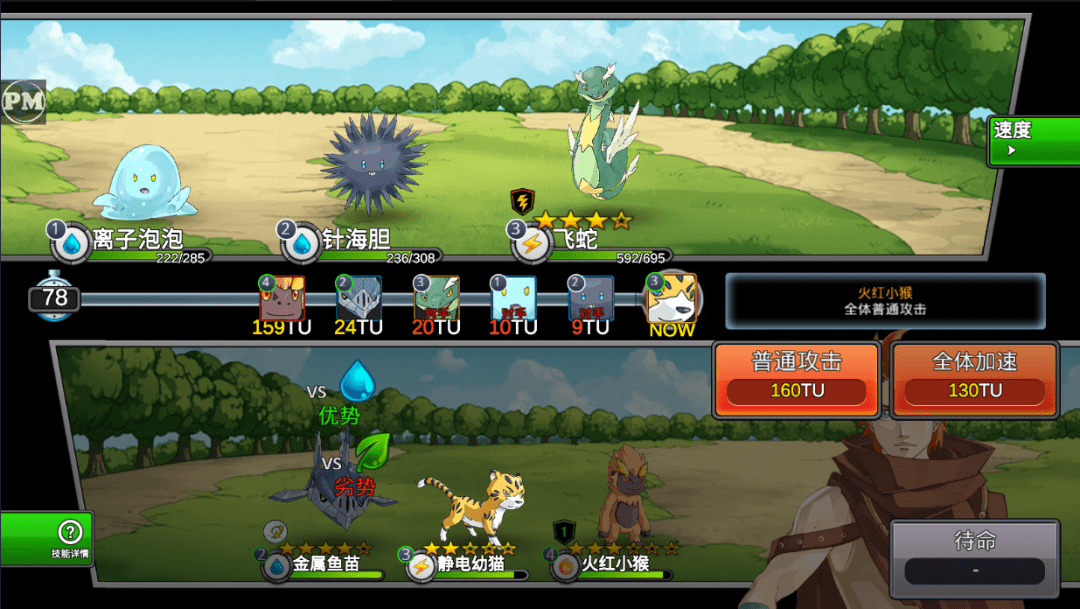Click the 159TU monkey turn portrait

pyautogui.click(x=282, y=298)
